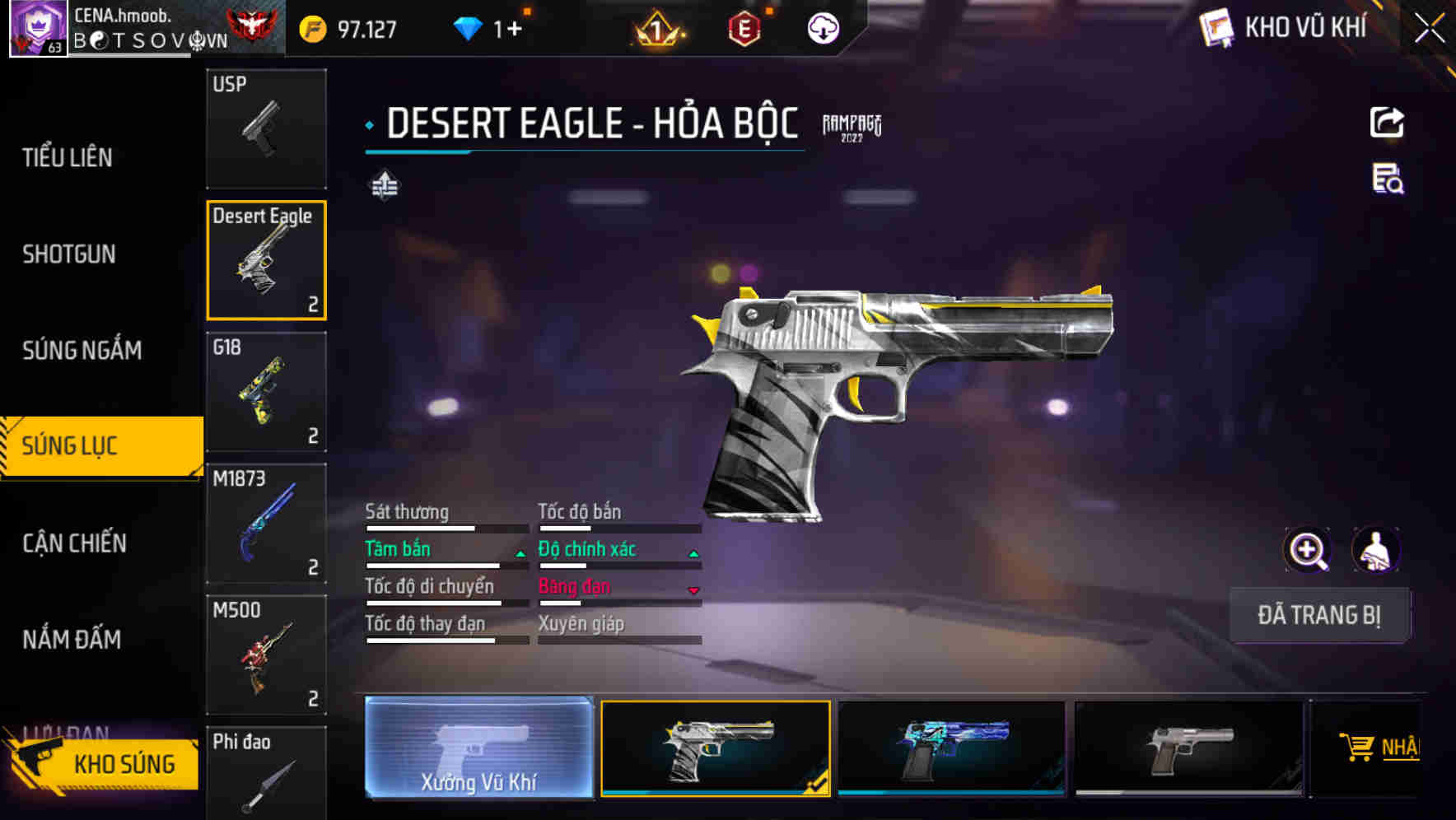
Task: Zoom in on the weapon preview
Action: click(x=1308, y=550)
